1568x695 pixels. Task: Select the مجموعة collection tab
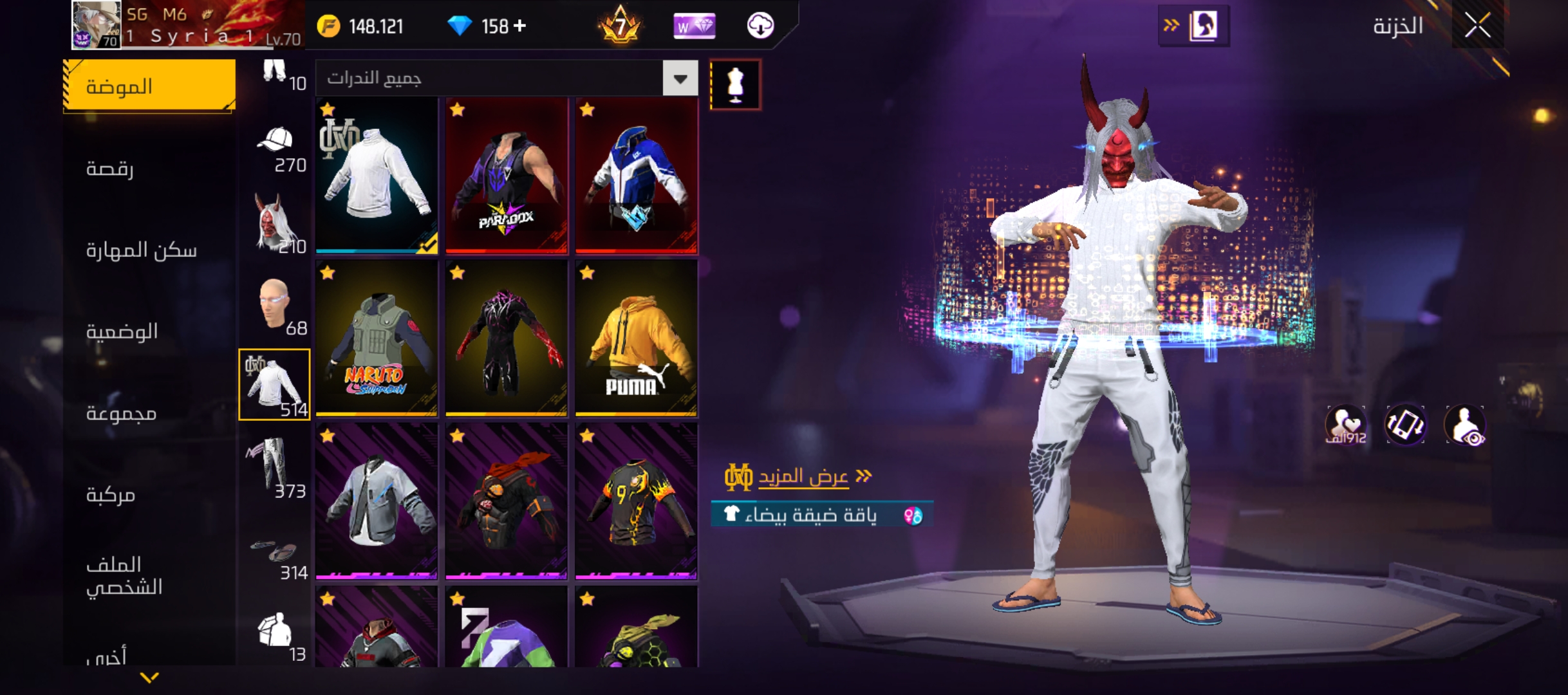click(122, 413)
